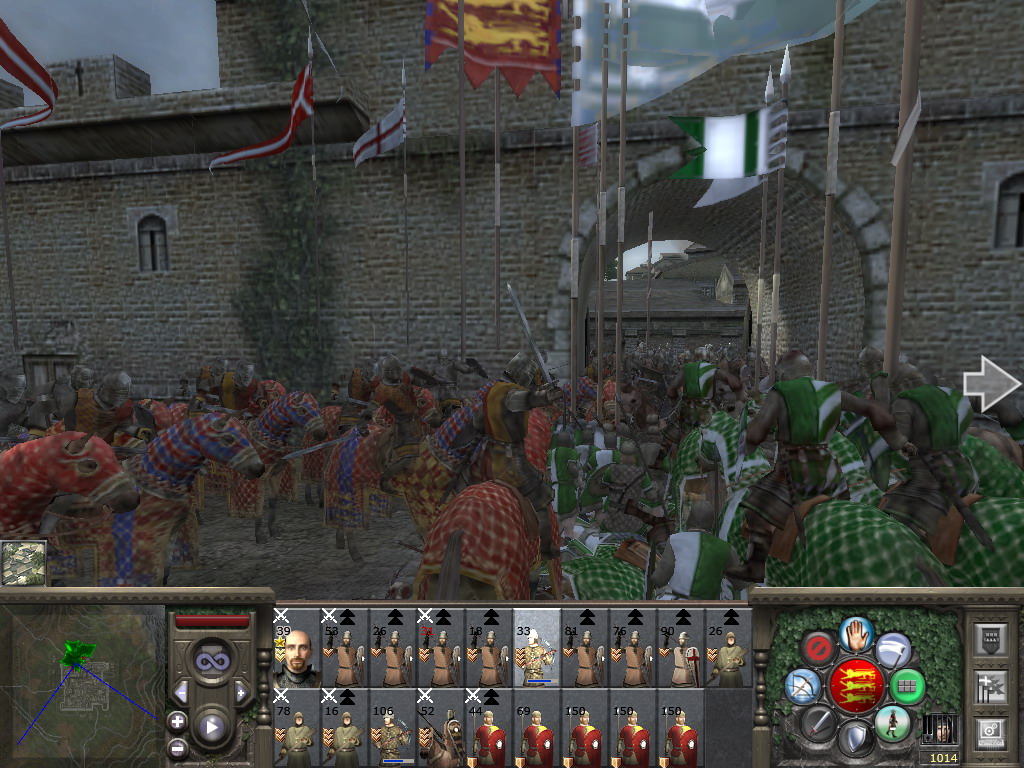Click the red halt order button
Viewport: 1024px width, 768px height.
pos(818,648)
